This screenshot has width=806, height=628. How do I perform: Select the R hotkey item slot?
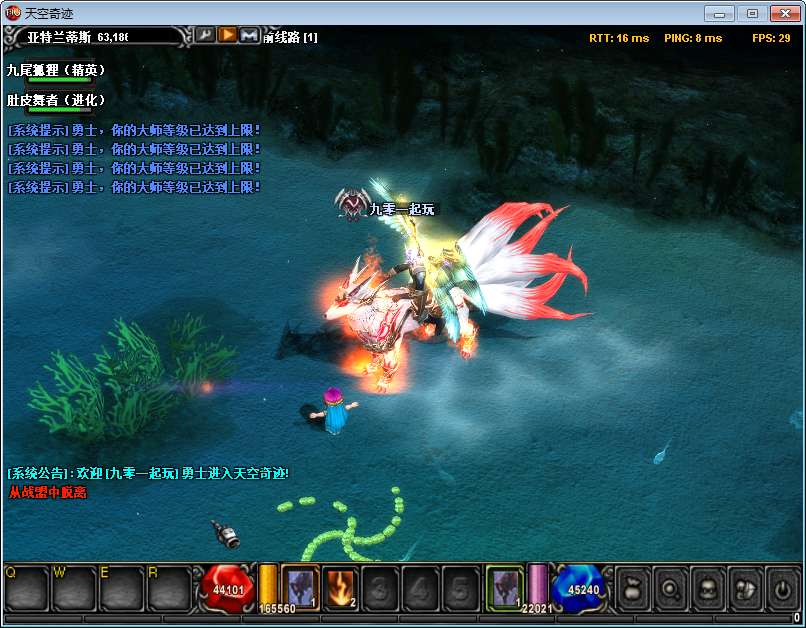point(168,588)
